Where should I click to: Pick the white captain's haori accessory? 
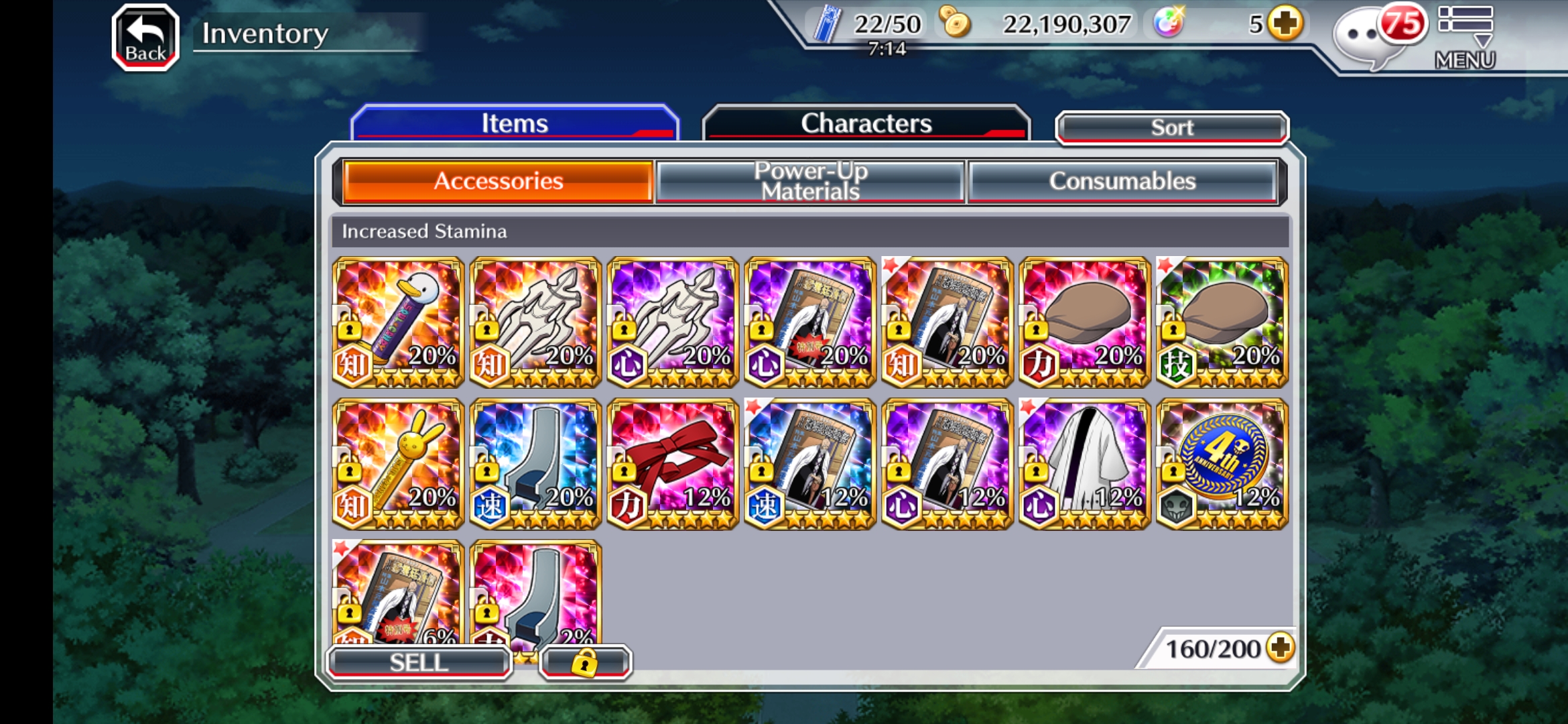[x=1084, y=464]
